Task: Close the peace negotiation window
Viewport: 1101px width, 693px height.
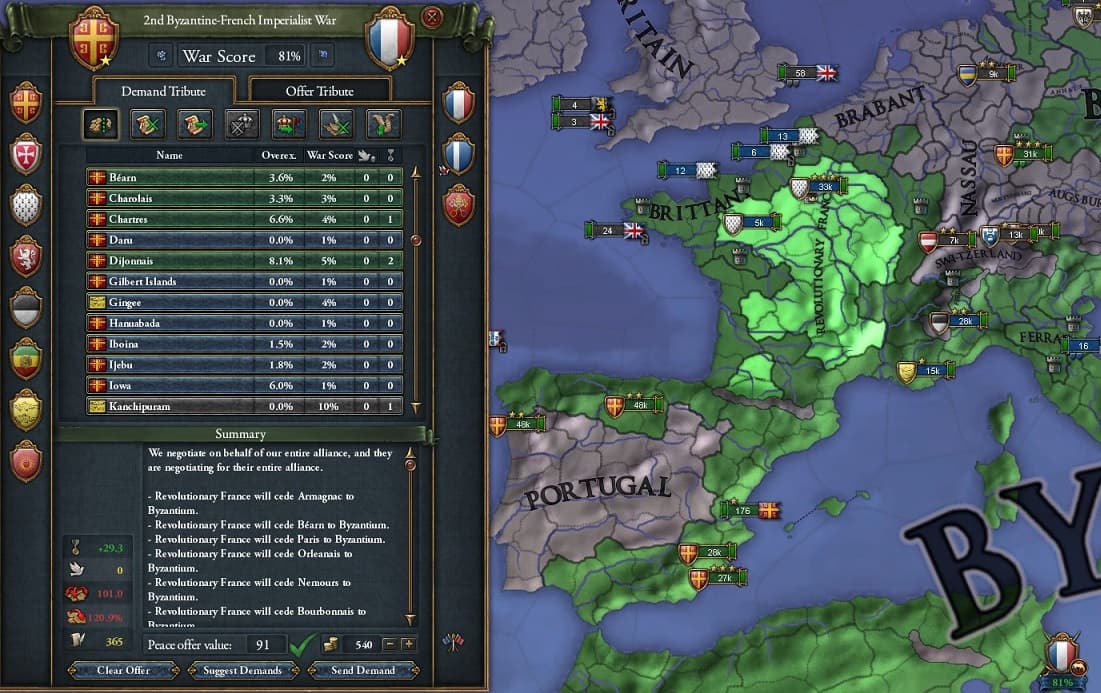Action: pos(432,17)
